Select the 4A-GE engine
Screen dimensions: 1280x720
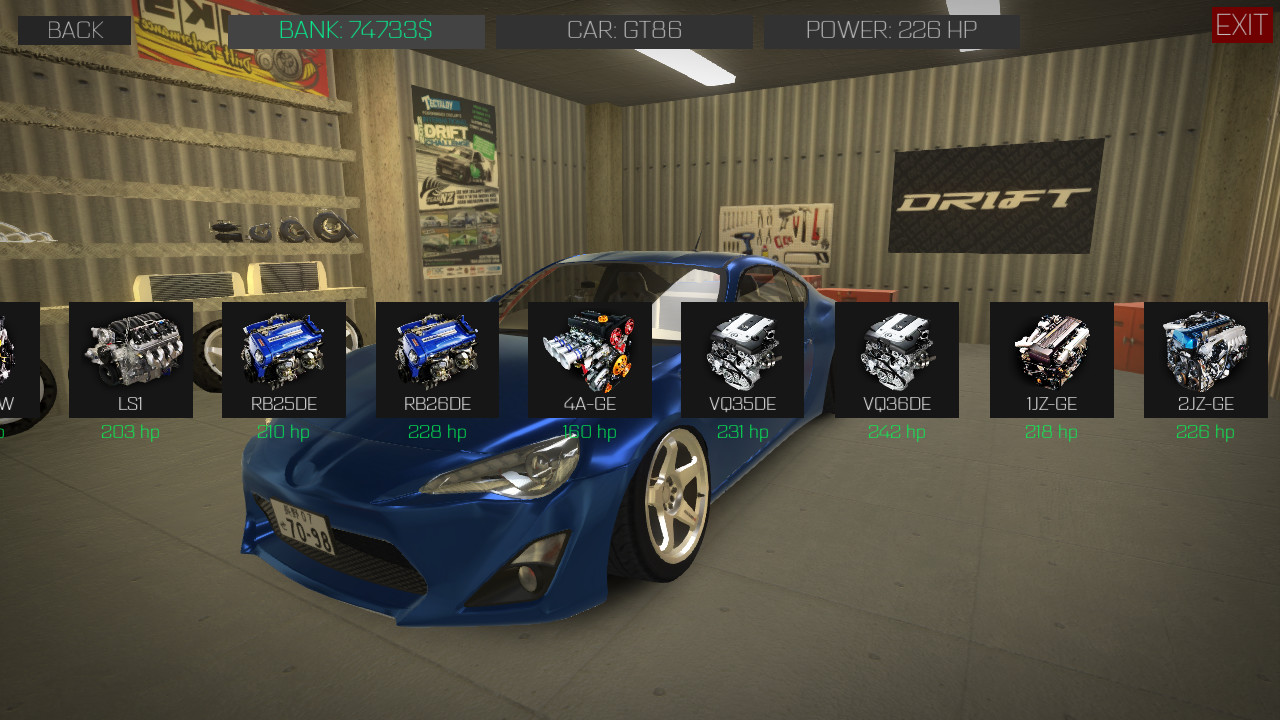(590, 359)
